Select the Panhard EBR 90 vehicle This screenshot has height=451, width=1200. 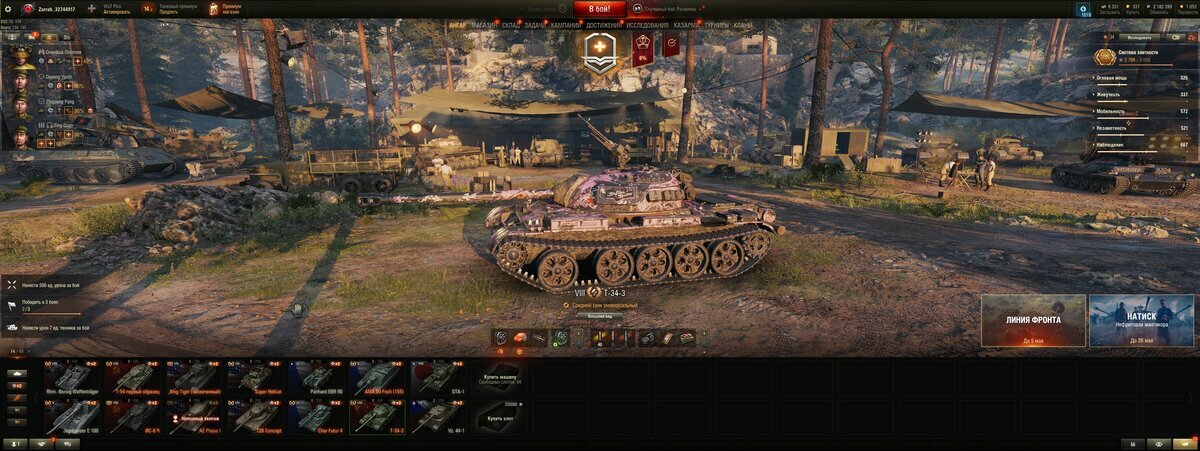coord(318,377)
